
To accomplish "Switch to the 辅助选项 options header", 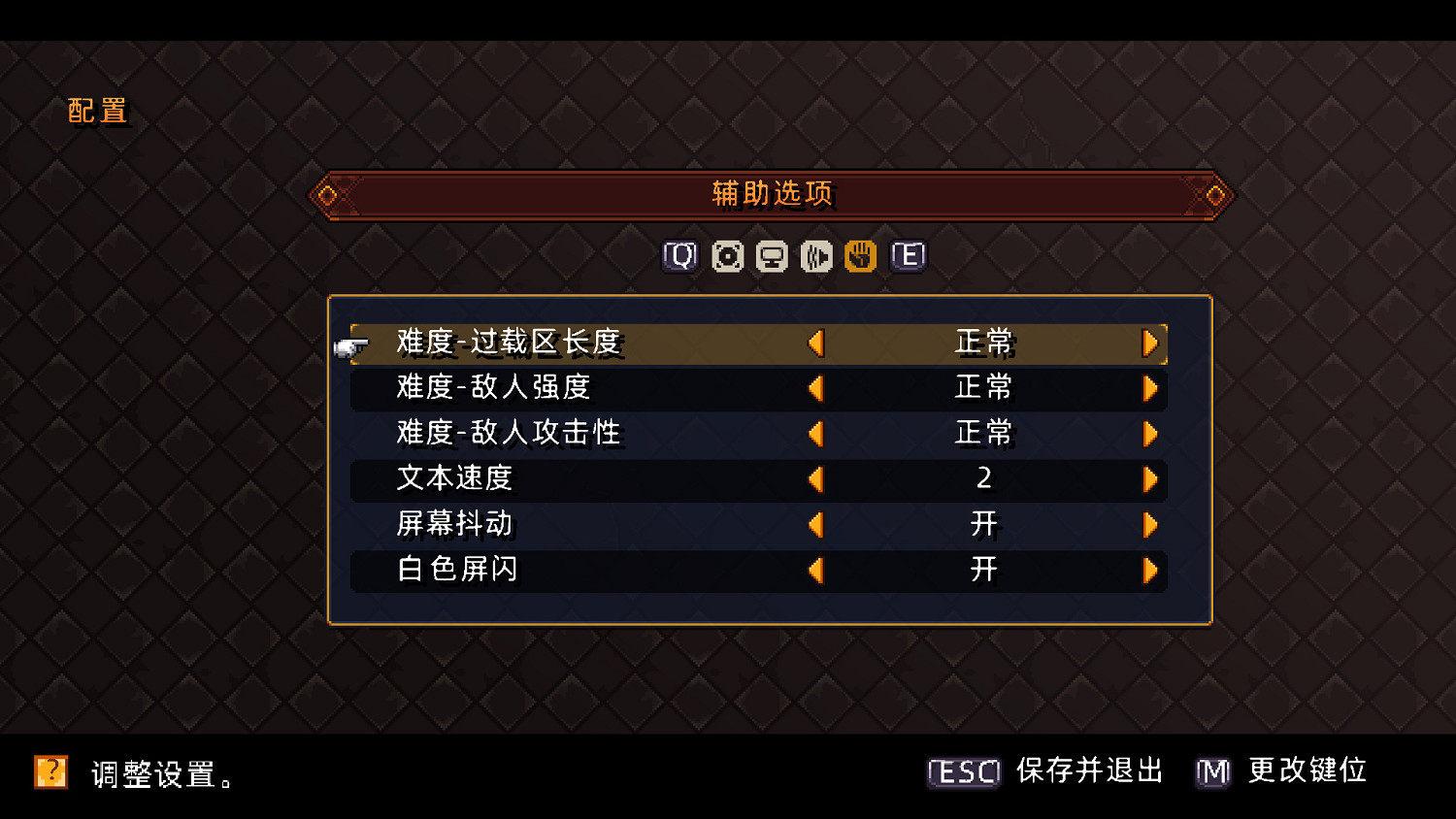I will point(772,193).
